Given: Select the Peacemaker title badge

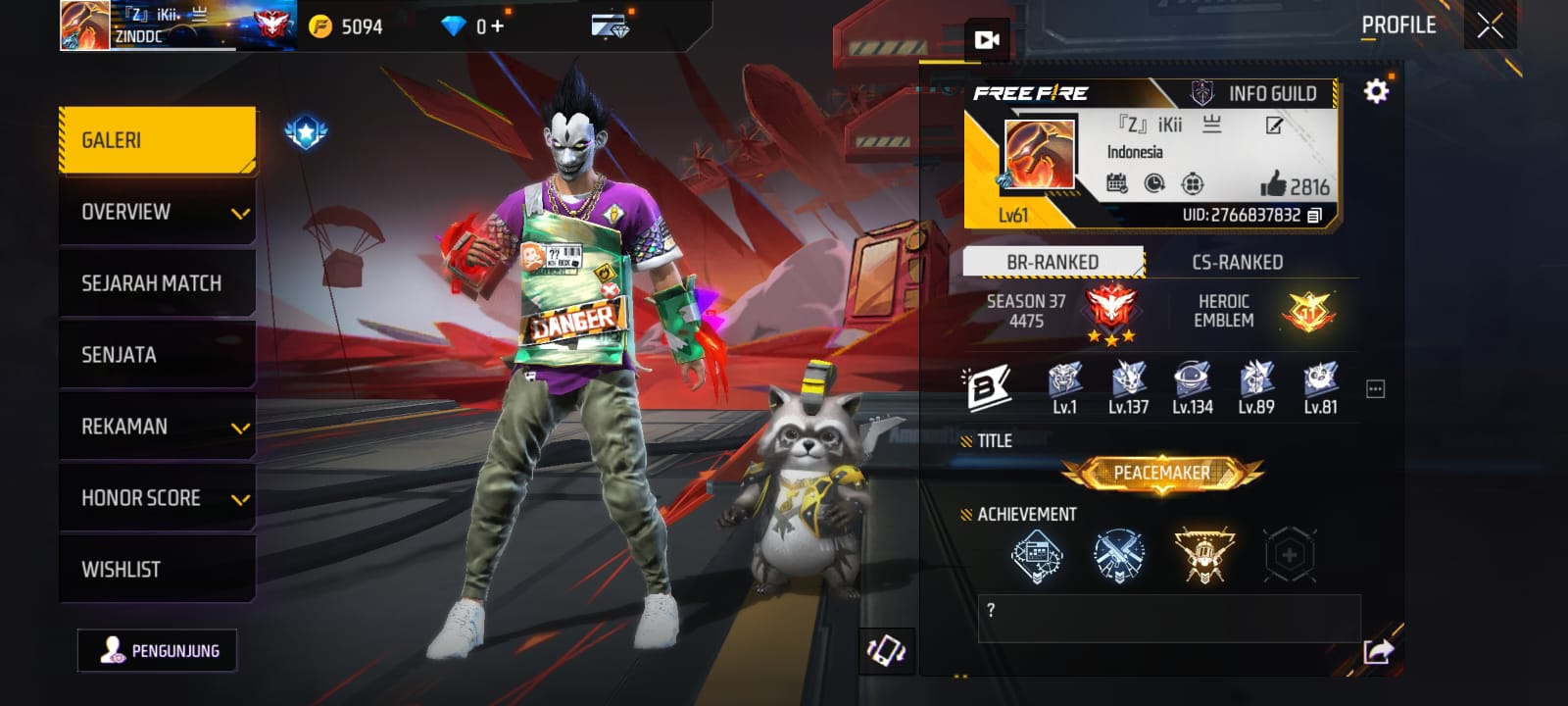Looking at the screenshot, I should [1162, 474].
